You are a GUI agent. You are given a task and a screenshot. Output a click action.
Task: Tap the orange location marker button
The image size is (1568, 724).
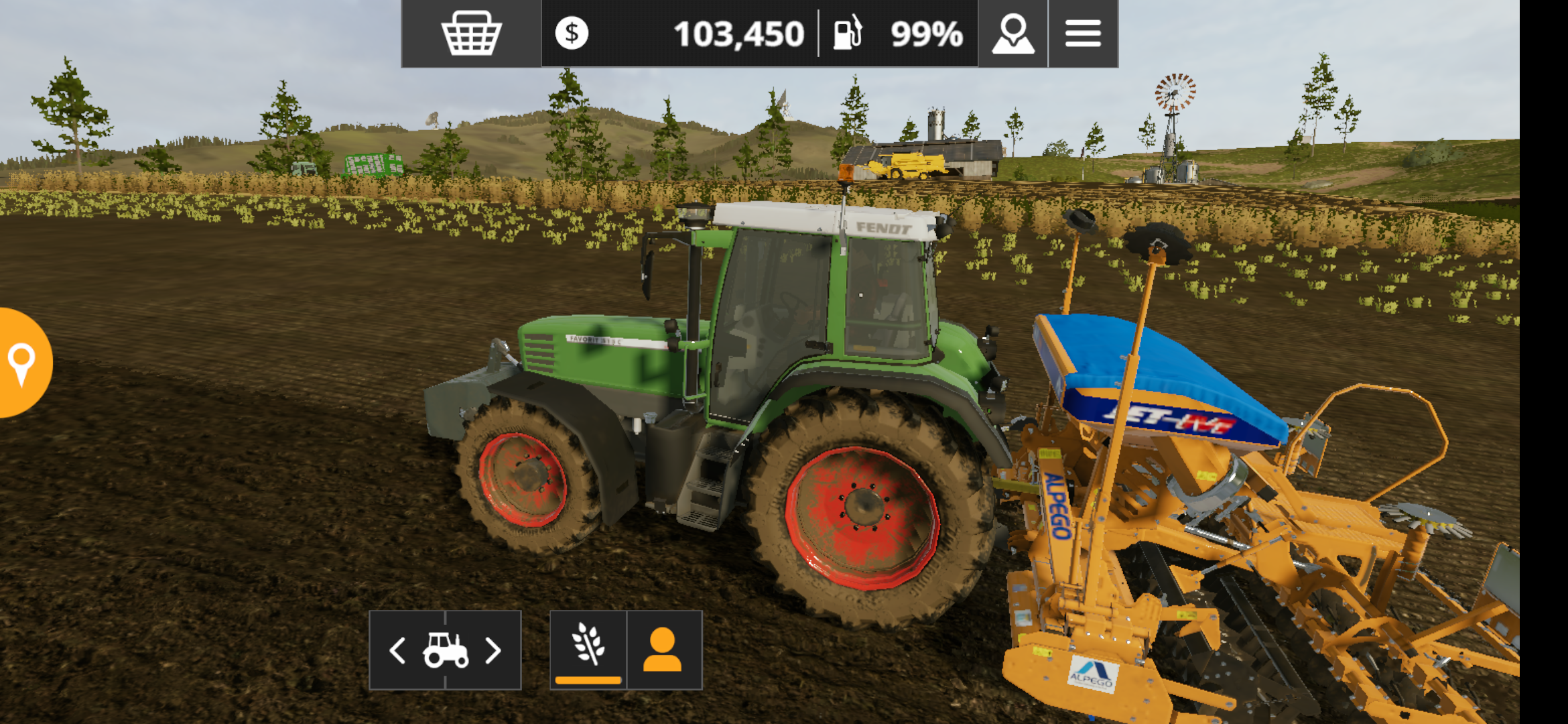click(22, 363)
